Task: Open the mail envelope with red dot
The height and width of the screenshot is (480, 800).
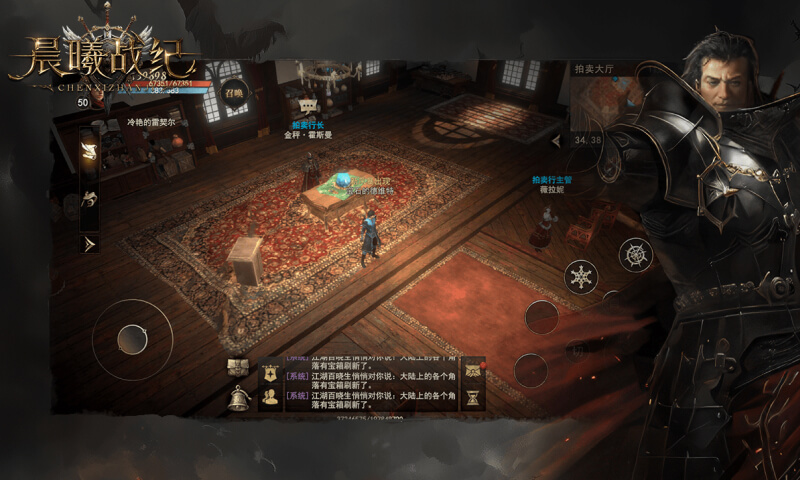Action: [x=472, y=371]
